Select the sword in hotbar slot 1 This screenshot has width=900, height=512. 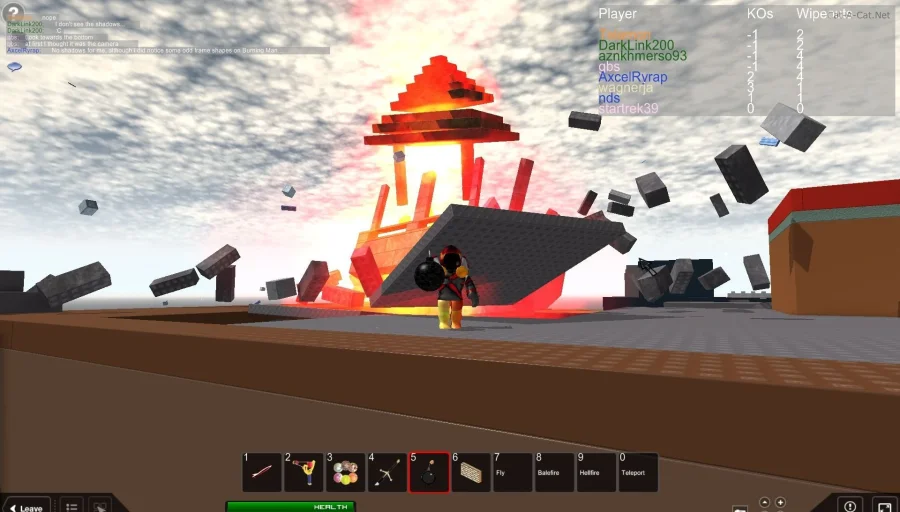point(262,472)
